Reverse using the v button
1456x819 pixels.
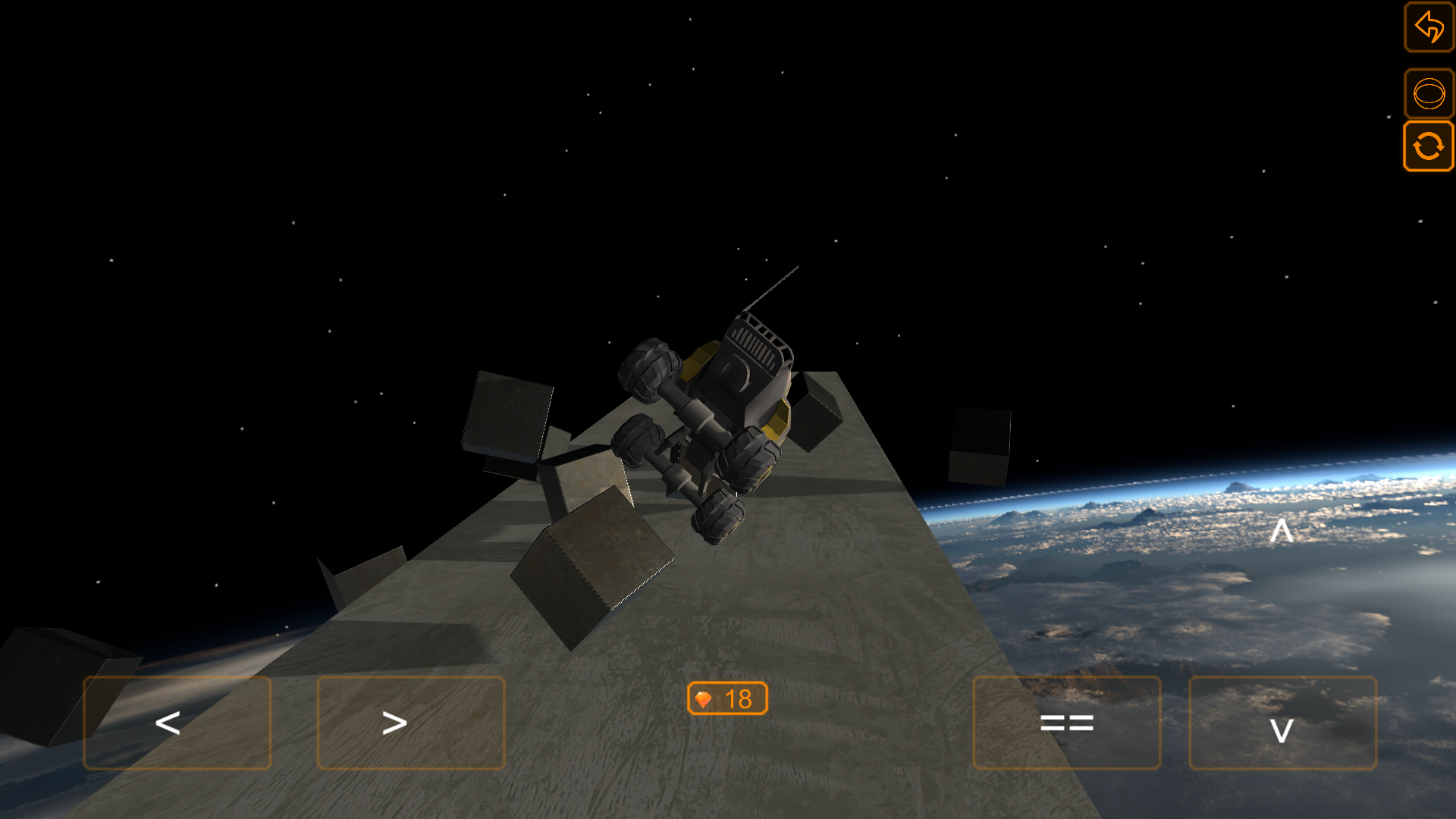[1282, 723]
